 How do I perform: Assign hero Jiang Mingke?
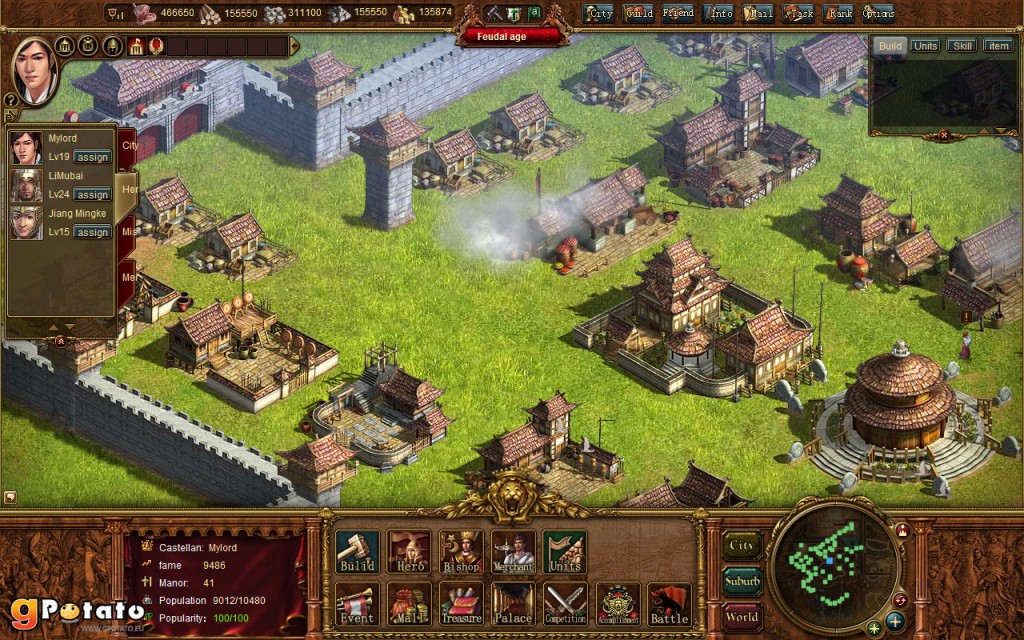(92, 232)
